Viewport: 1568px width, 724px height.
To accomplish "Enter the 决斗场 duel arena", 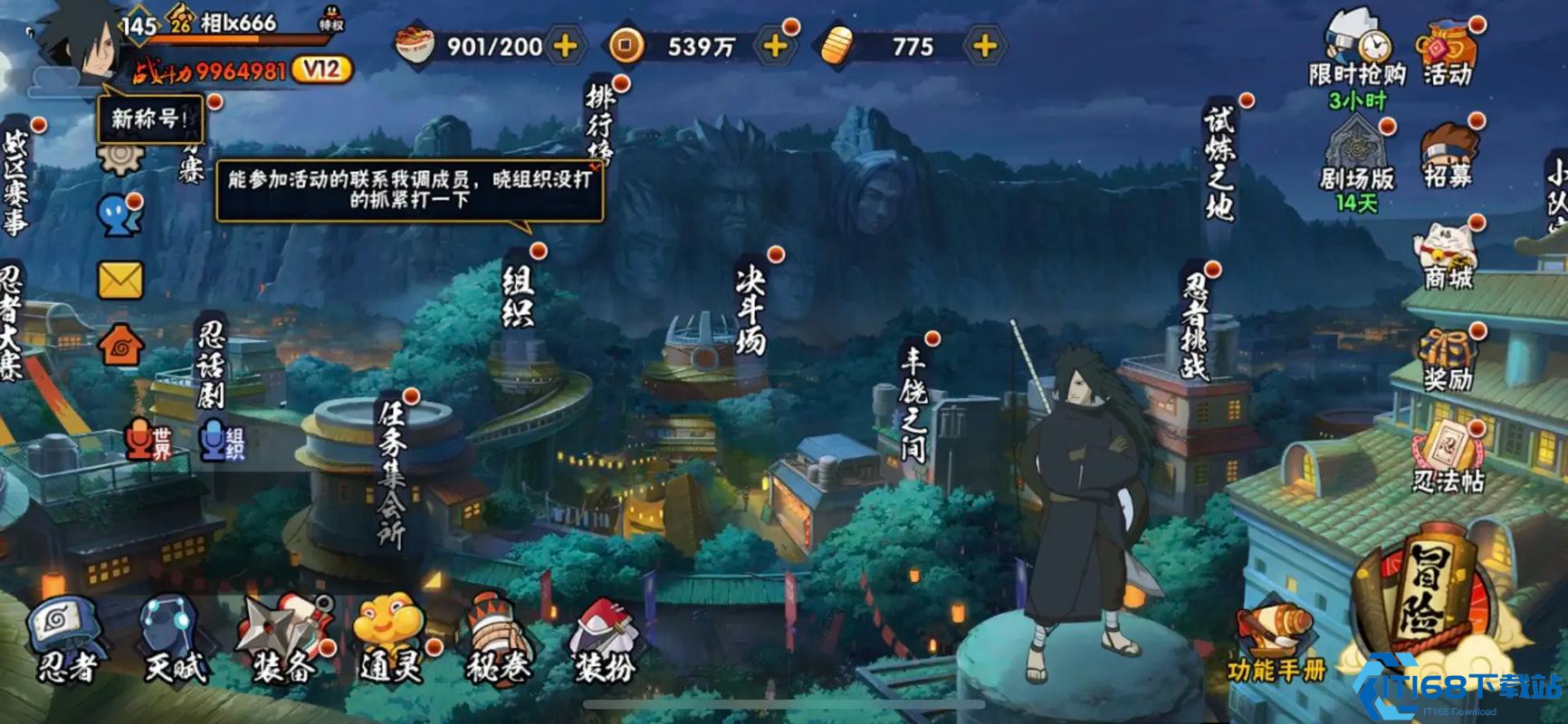I will [751, 308].
